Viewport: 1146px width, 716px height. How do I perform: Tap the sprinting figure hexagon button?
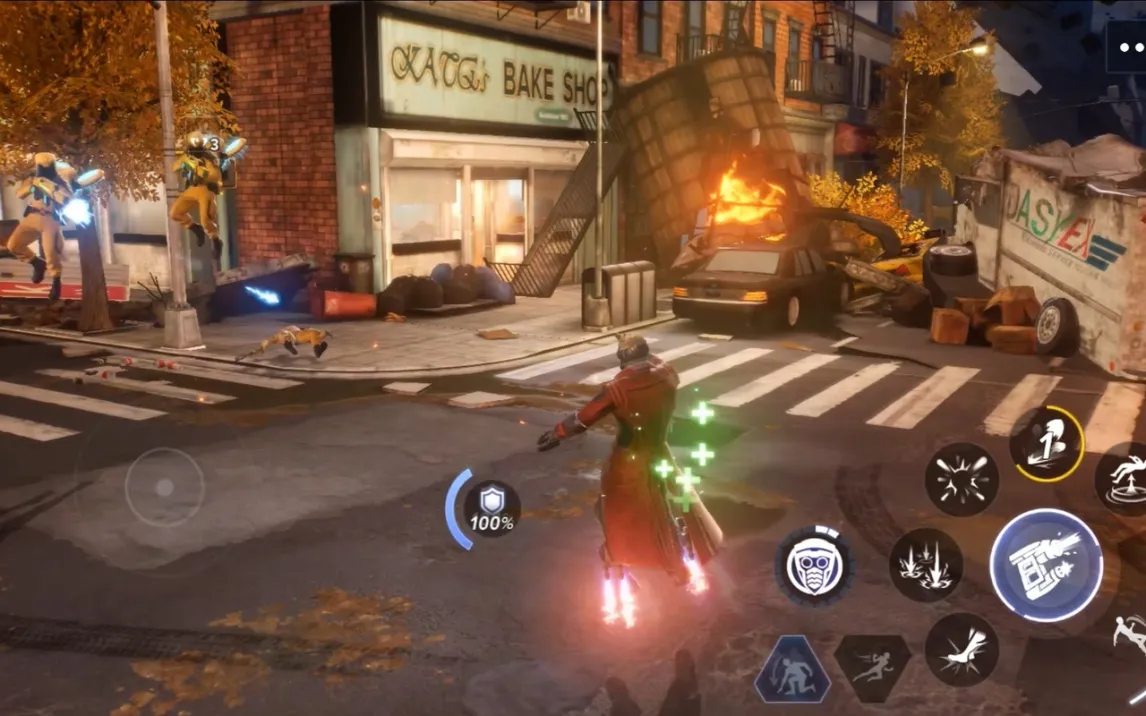tap(872, 668)
